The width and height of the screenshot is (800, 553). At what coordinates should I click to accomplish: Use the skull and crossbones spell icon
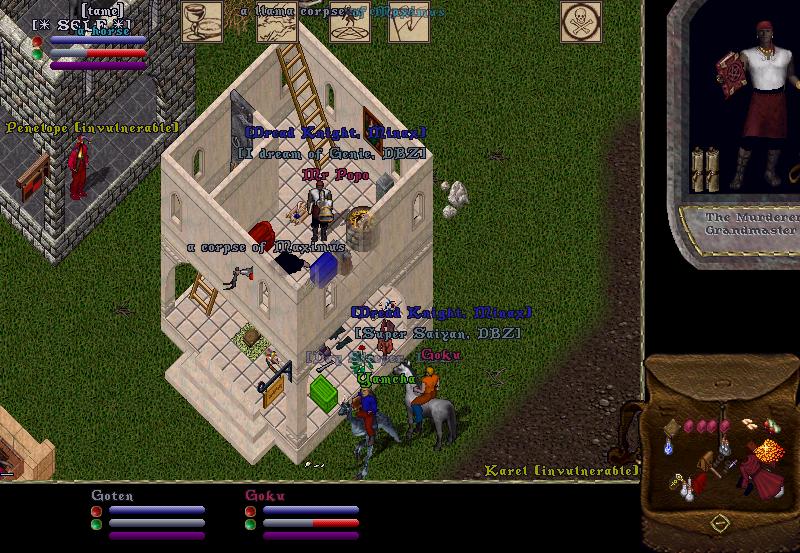[x=580, y=21]
